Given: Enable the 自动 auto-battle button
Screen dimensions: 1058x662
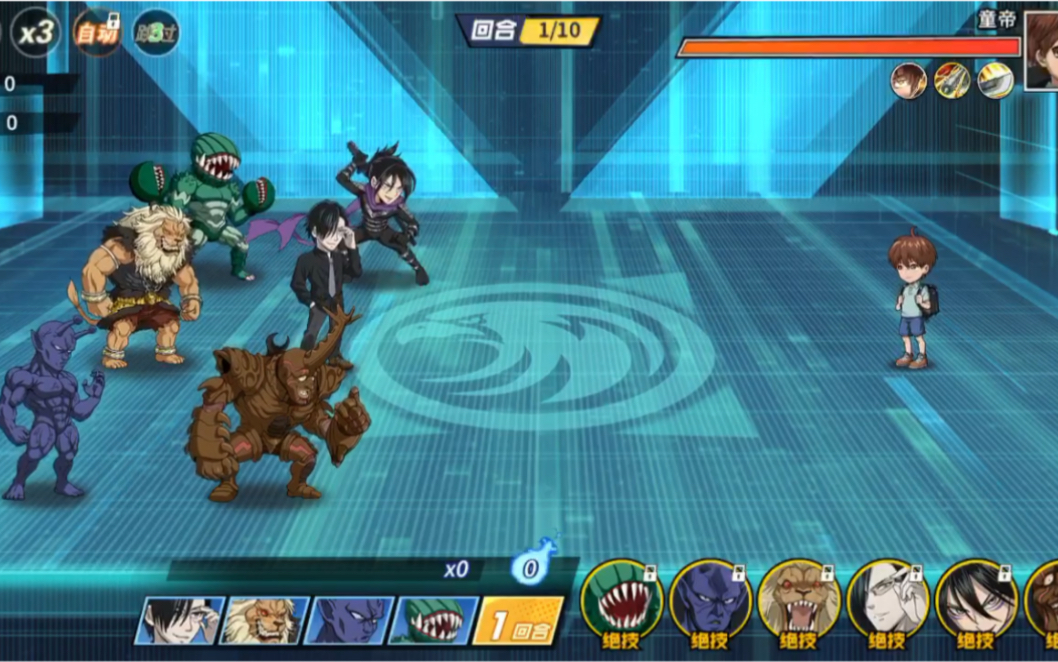Looking at the screenshot, I should pyautogui.click(x=99, y=33).
